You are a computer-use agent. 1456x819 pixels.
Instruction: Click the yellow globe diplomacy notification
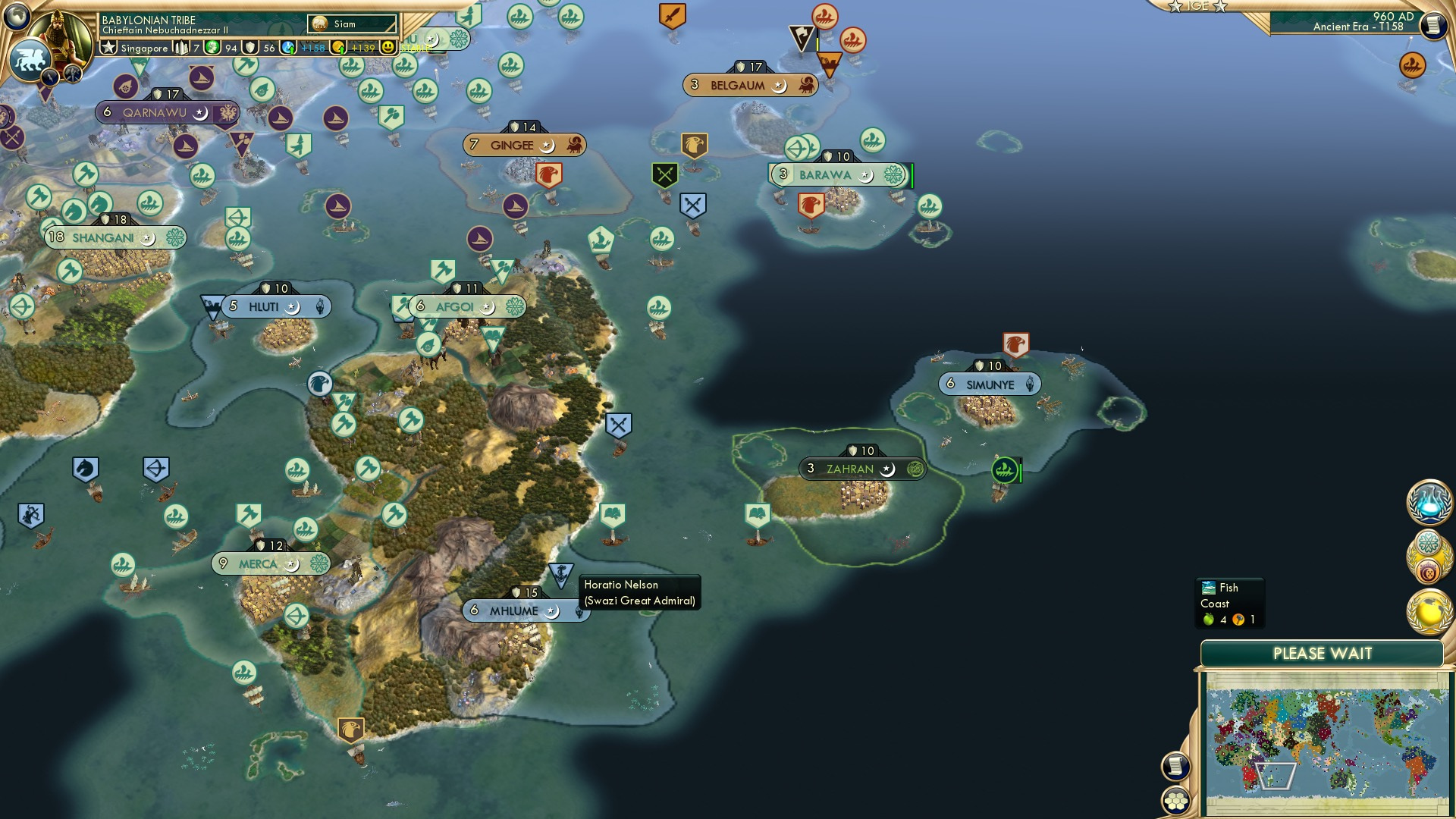coord(1429,608)
